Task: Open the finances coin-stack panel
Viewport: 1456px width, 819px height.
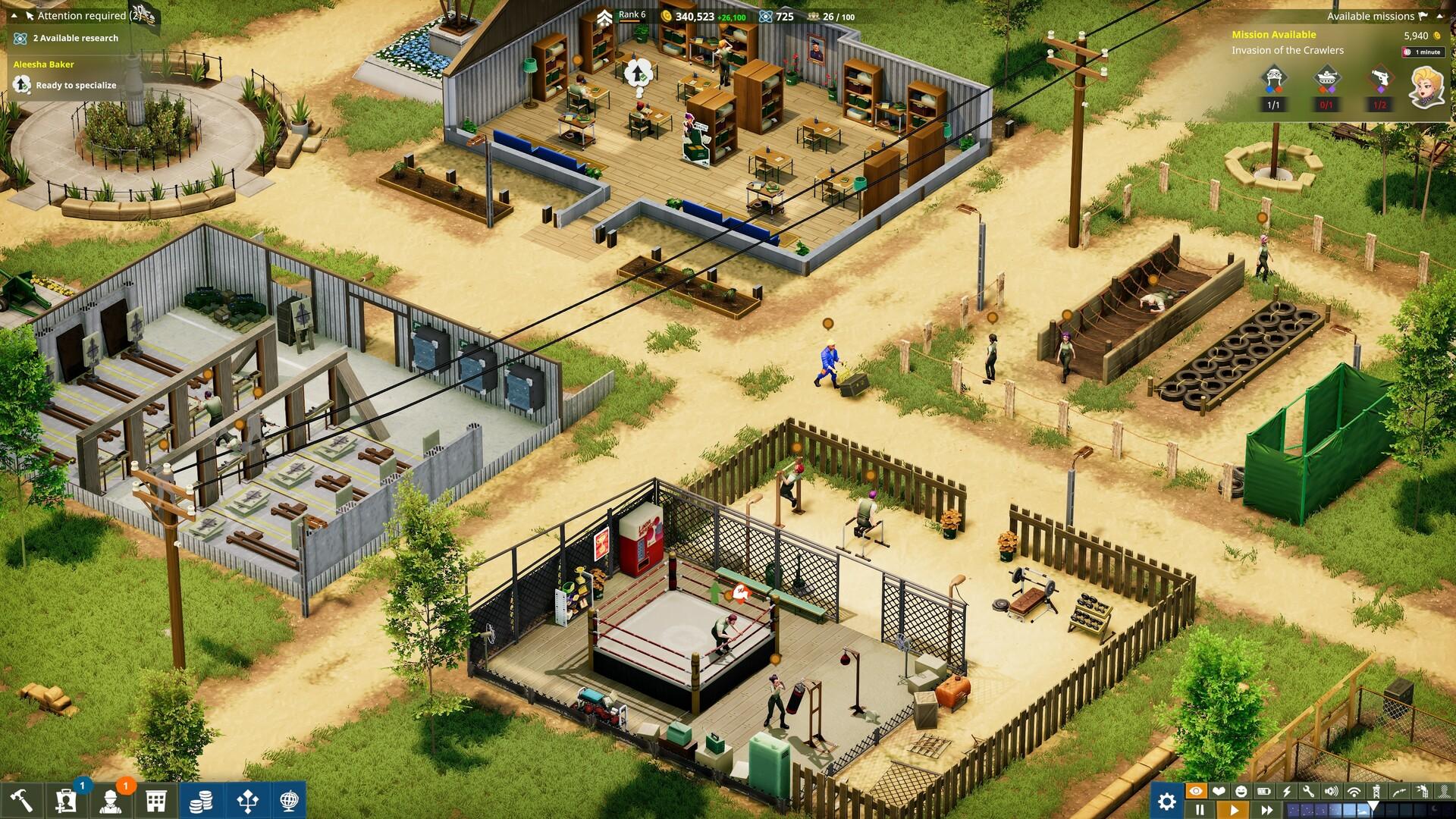Action: click(201, 801)
